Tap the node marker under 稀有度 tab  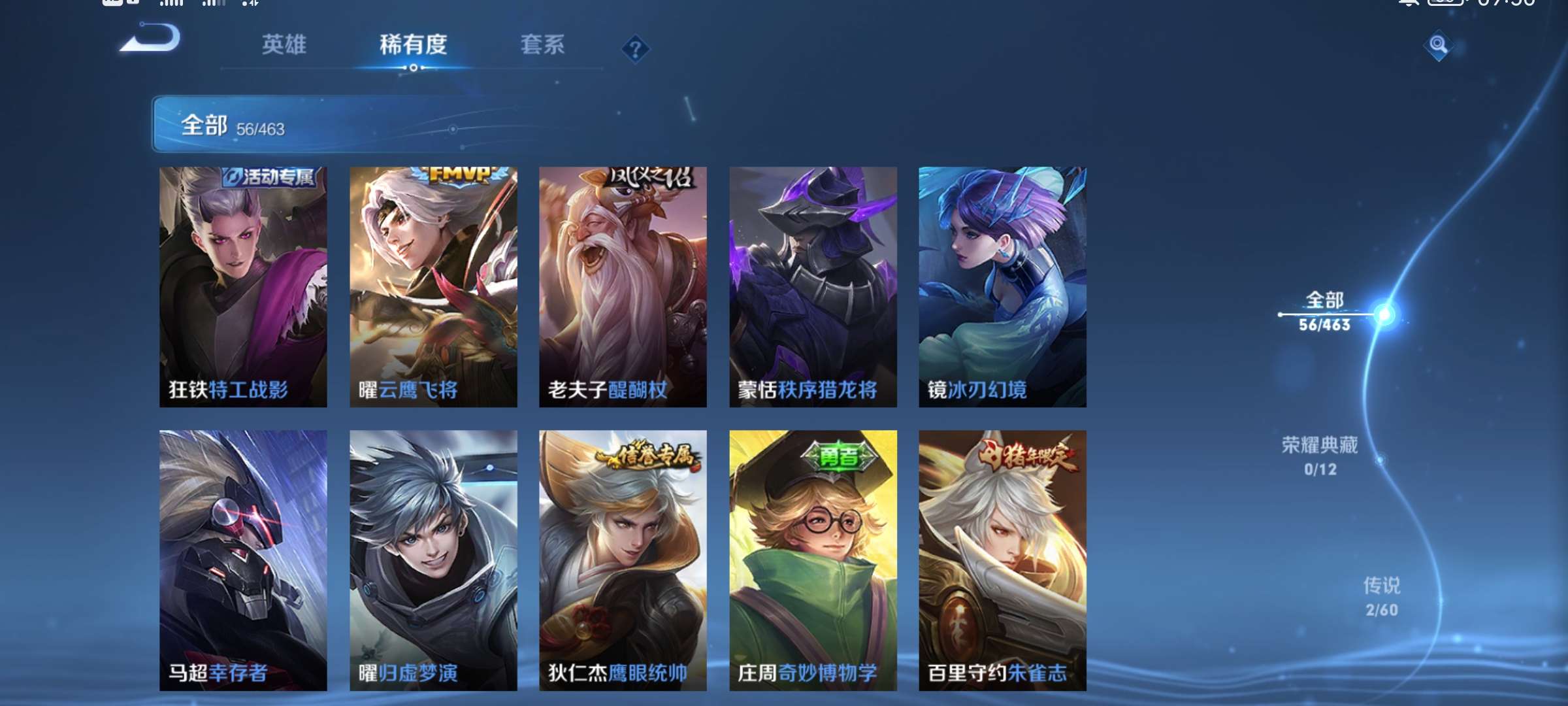click(413, 66)
